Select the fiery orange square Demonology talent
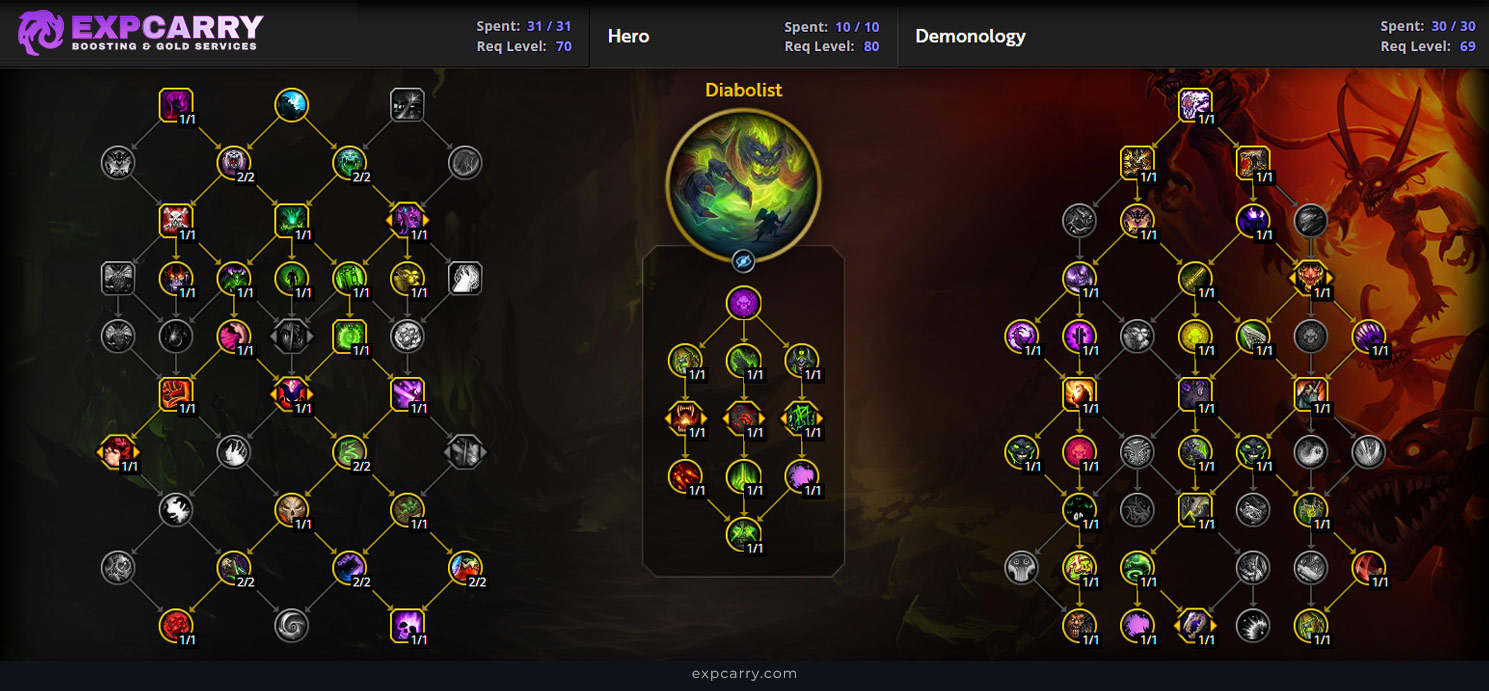The width and height of the screenshot is (1489, 691). tap(1080, 394)
